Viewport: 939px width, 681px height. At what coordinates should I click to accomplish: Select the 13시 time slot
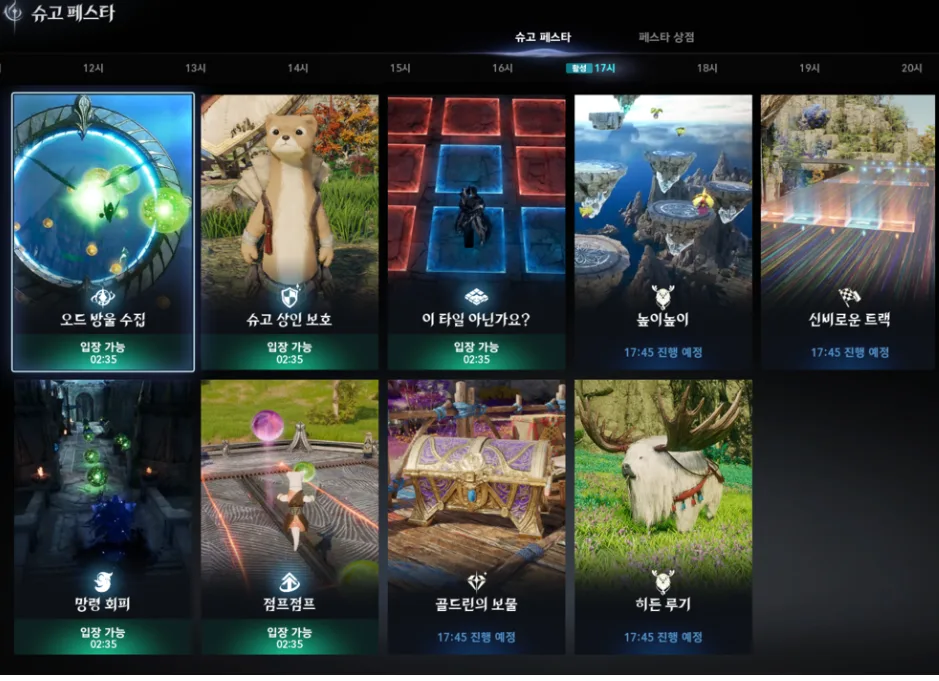(x=195, y=68)
